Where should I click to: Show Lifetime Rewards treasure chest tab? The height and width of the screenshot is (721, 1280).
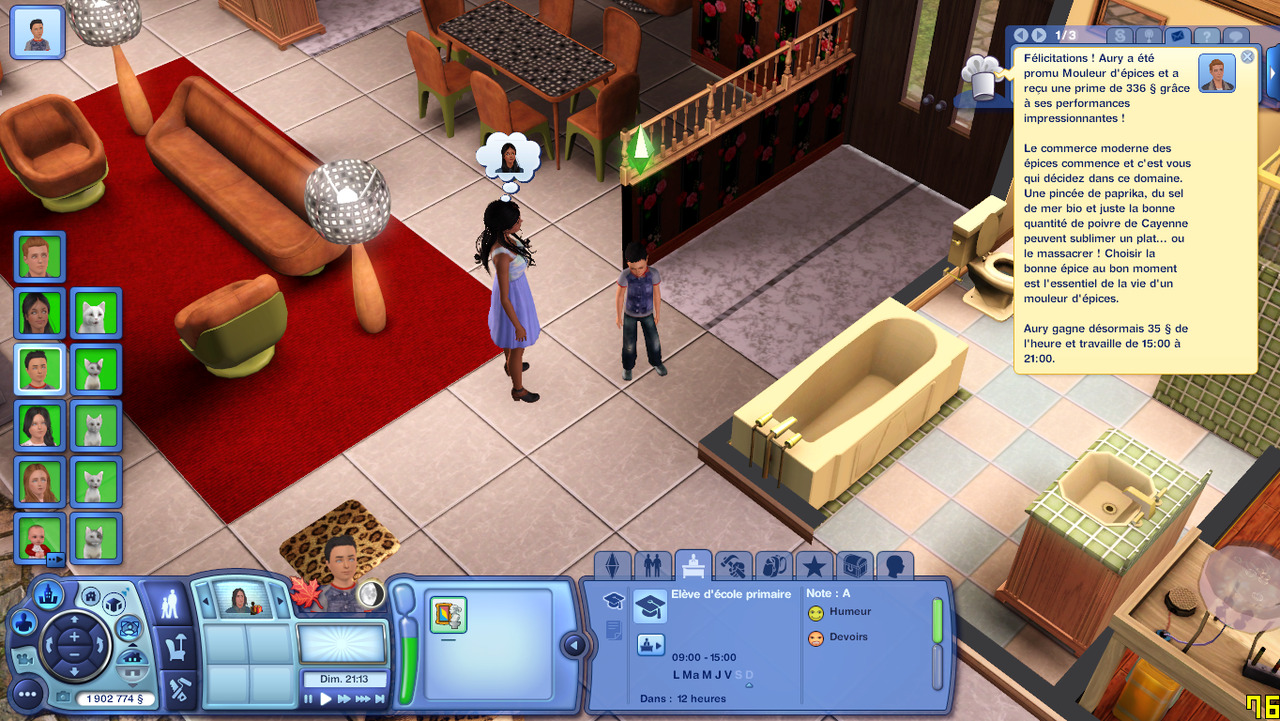coord(854,567)
